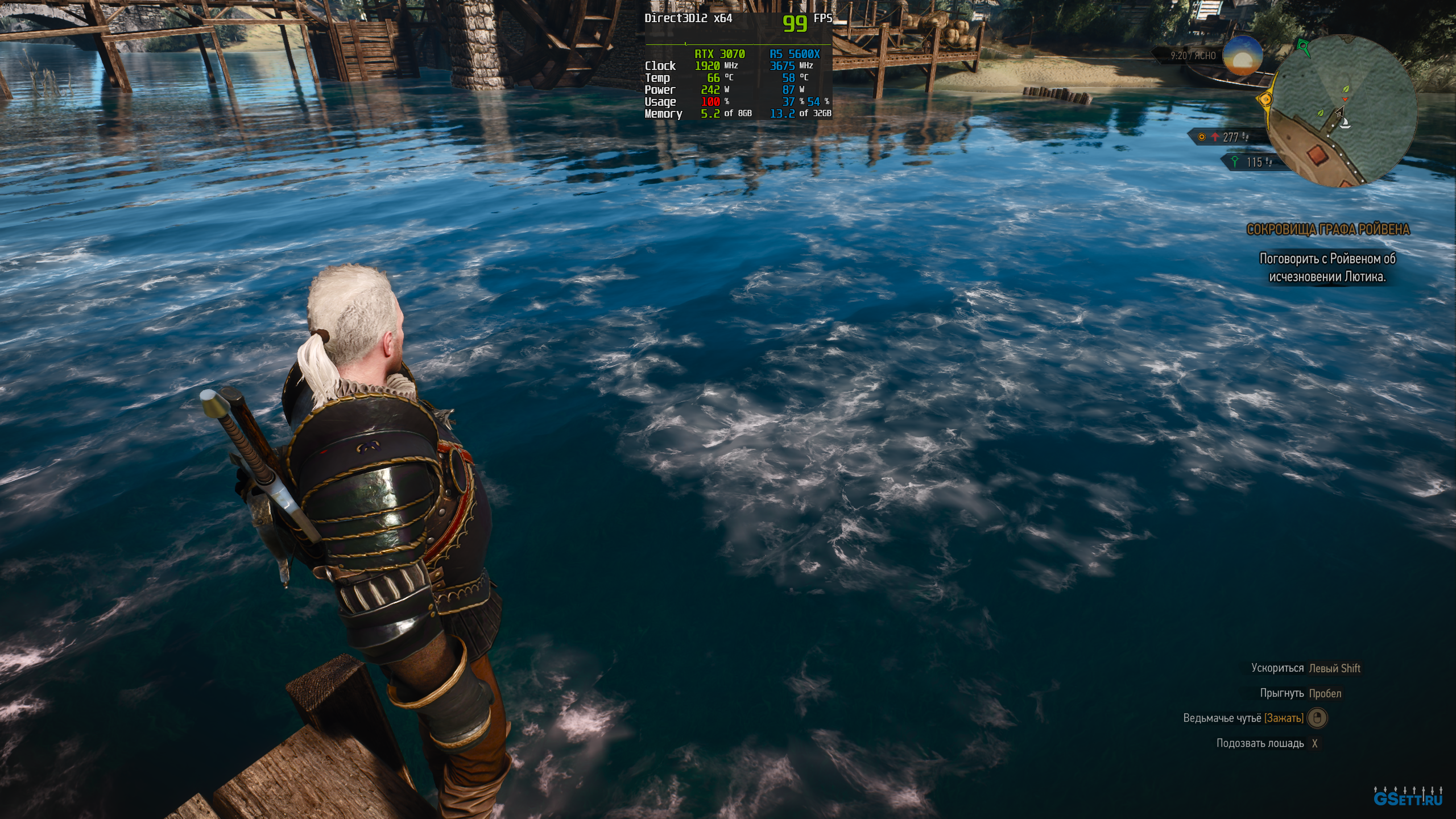
Task: Select the green pin marker on the minimap edge
Action: coord(1302,45)
